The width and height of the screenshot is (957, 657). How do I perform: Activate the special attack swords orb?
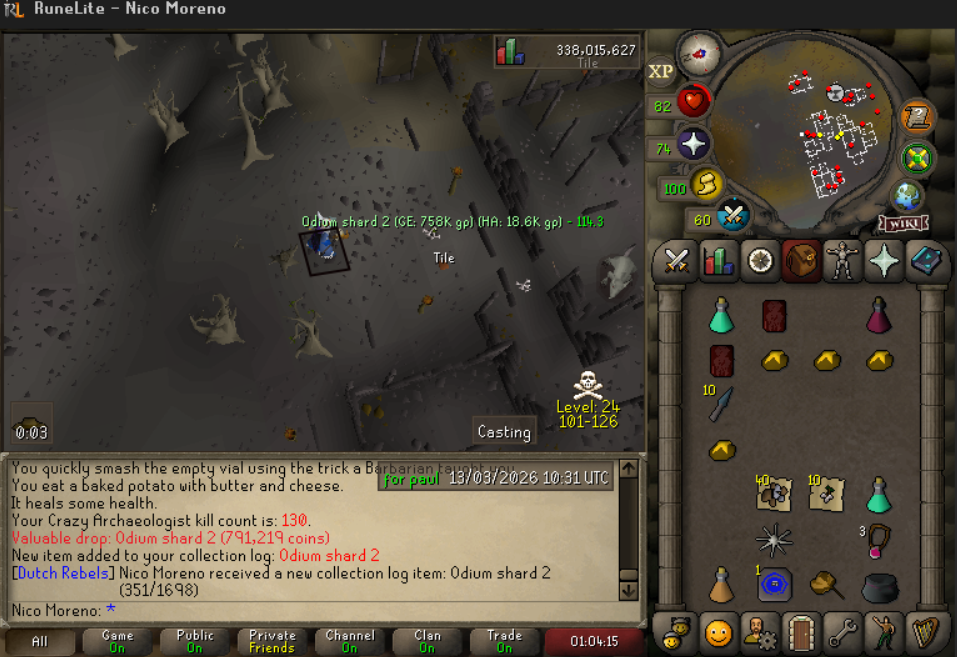point(733,215)
